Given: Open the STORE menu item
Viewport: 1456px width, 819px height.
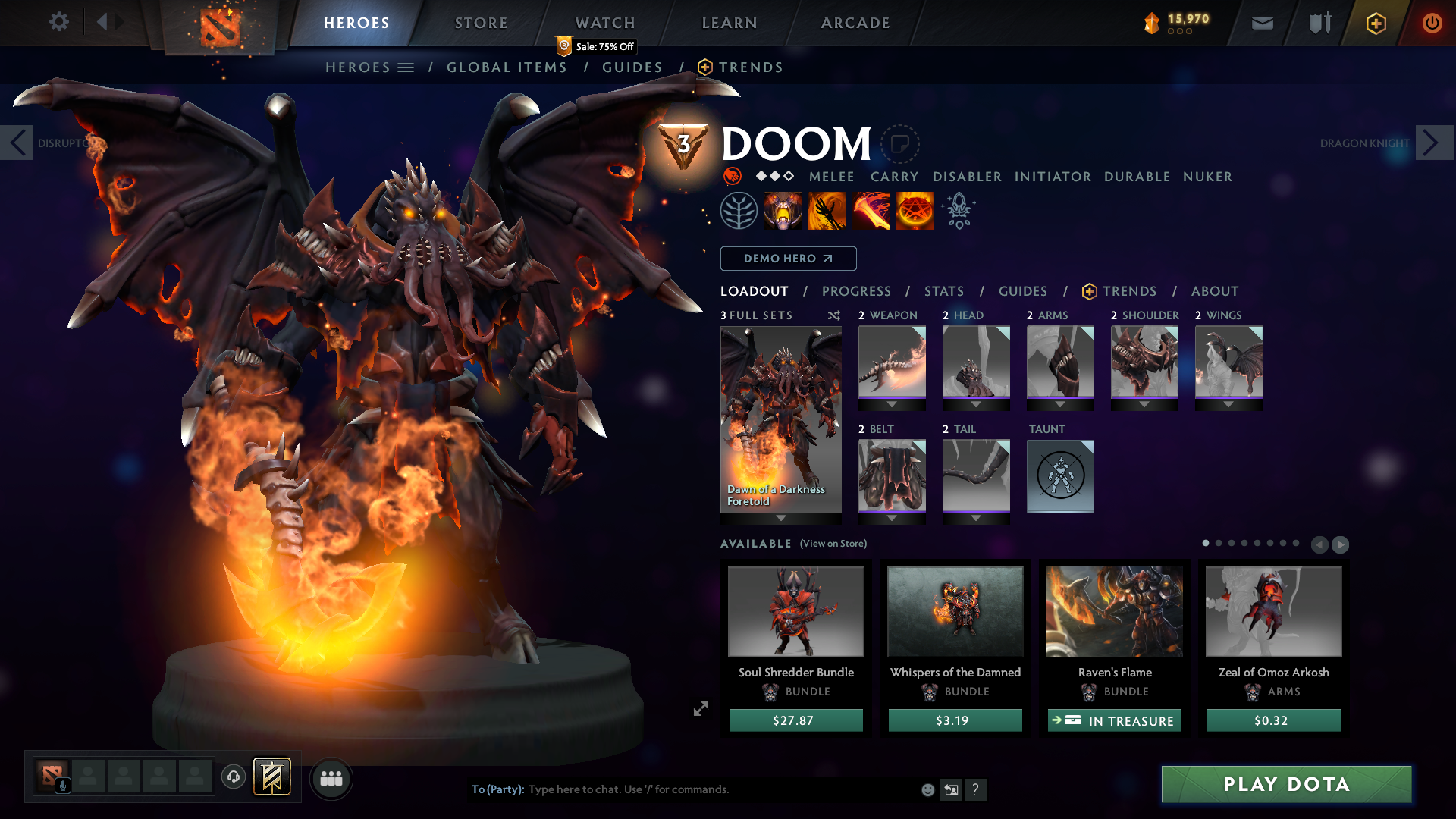Looking at the screenshot, I should click(481, 23).
